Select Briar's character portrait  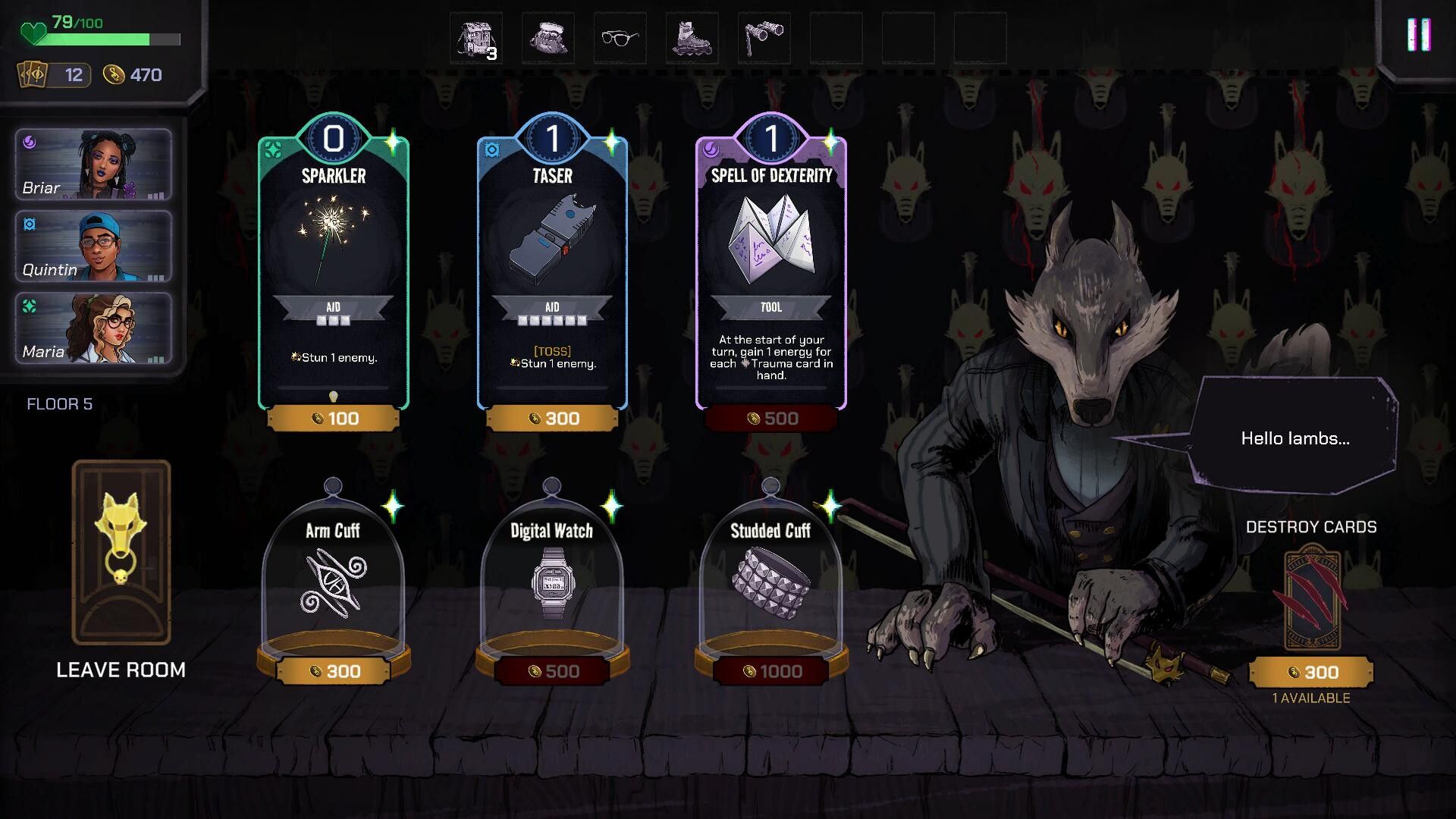click(93, 165)
